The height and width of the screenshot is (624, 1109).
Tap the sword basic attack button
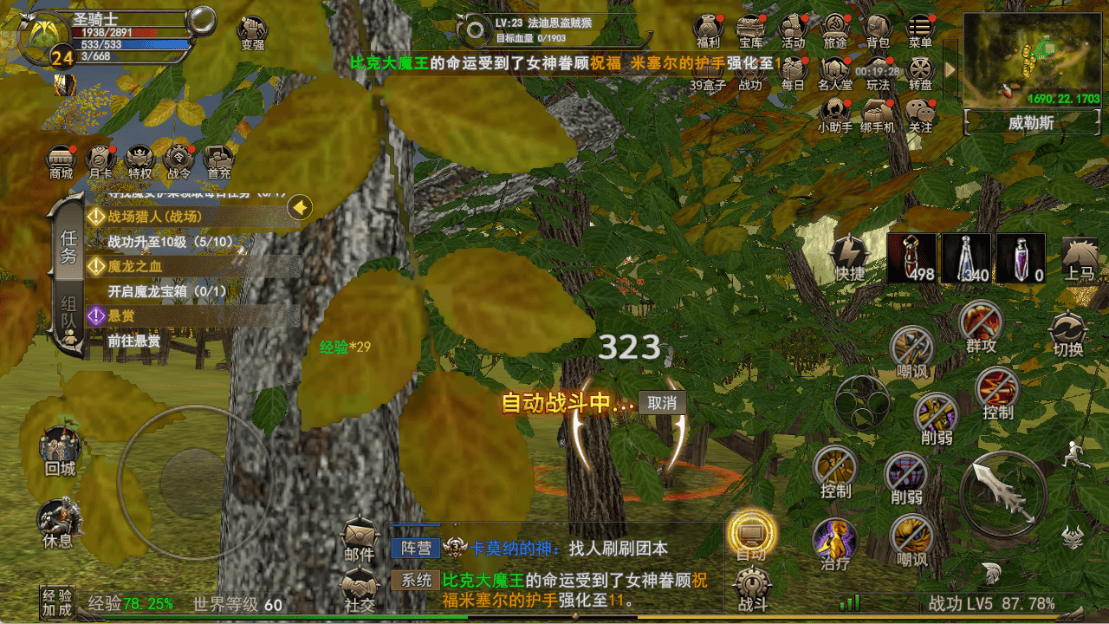(x=1002, y=492)
